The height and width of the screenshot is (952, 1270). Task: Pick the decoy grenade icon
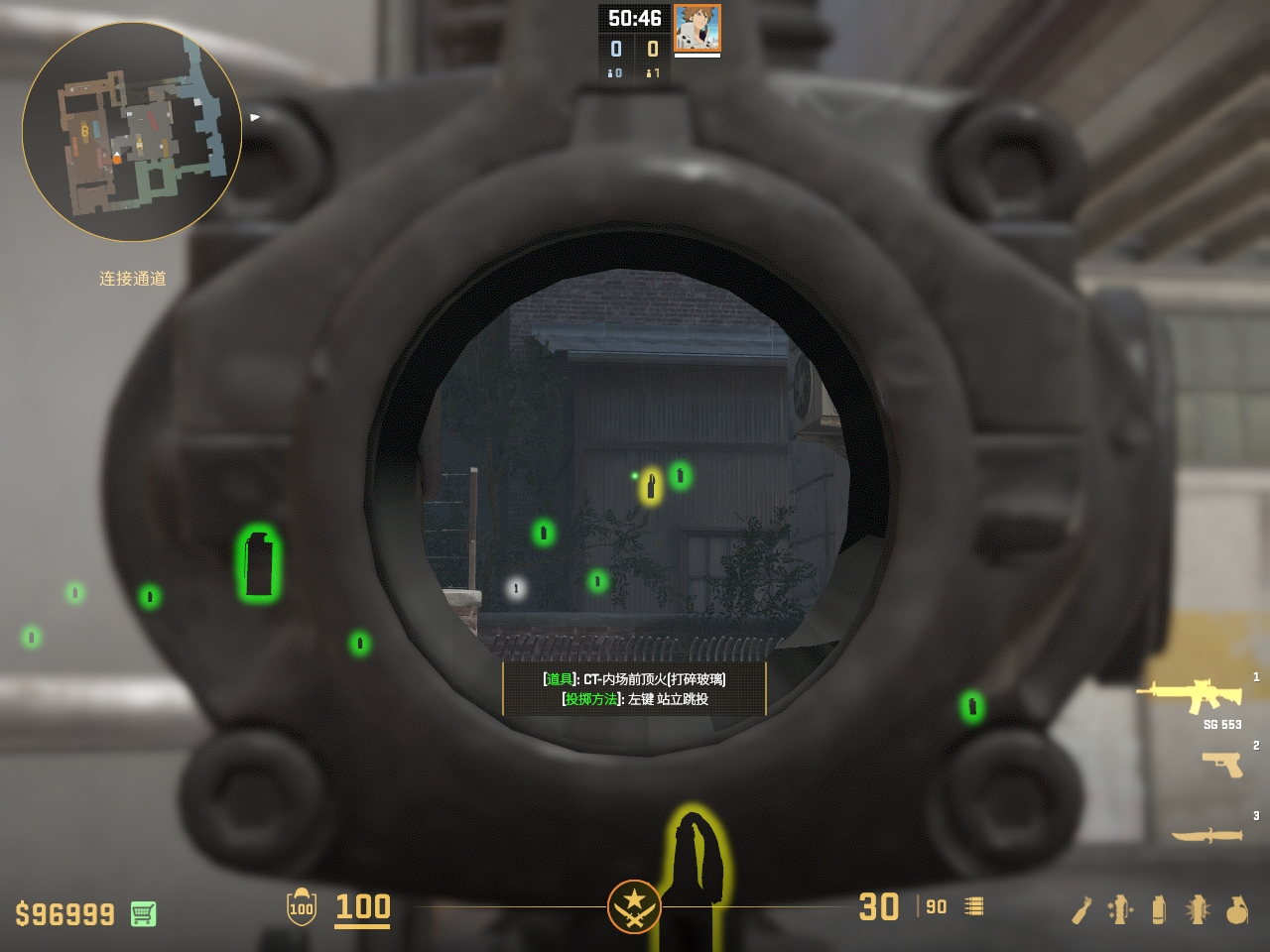[x=1120, y=909]
